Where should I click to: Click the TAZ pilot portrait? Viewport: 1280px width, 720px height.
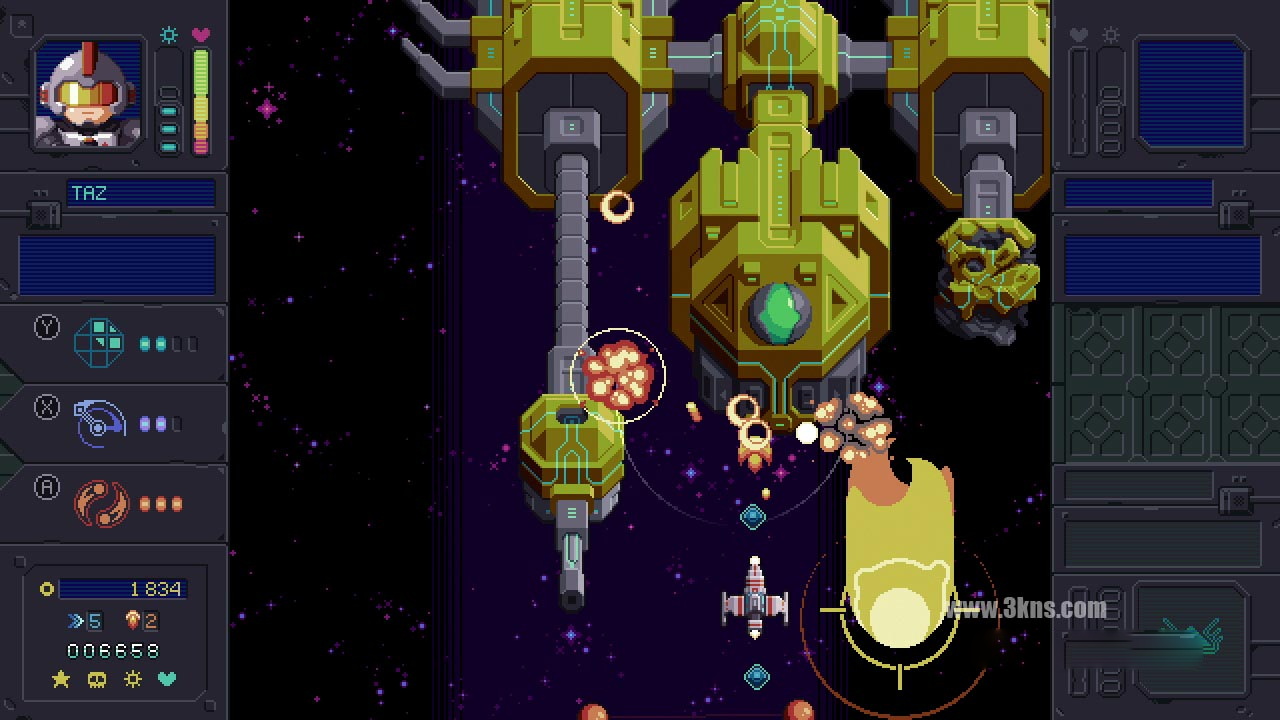pos(88,95)
